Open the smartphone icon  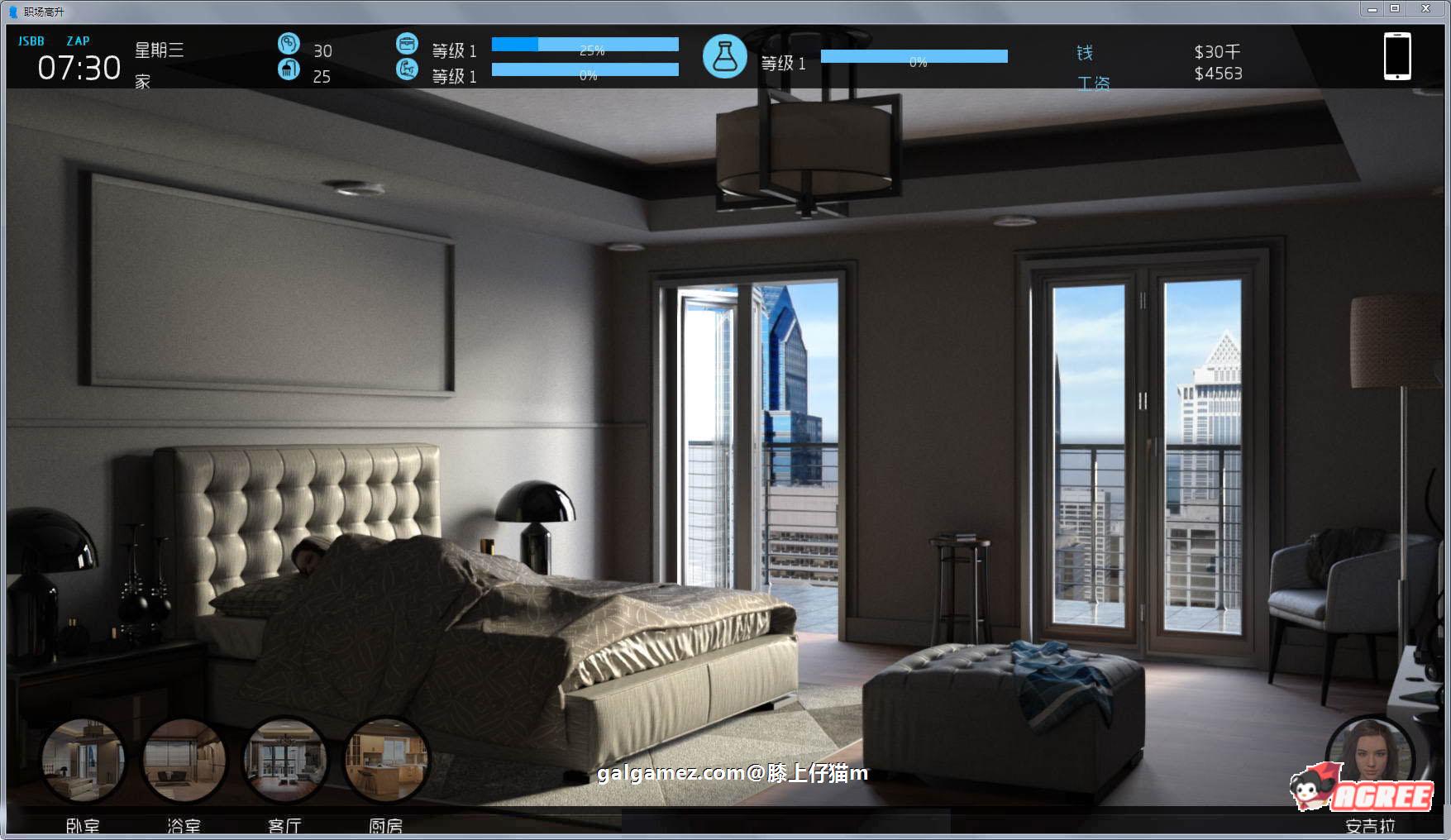coord(1397,56)
